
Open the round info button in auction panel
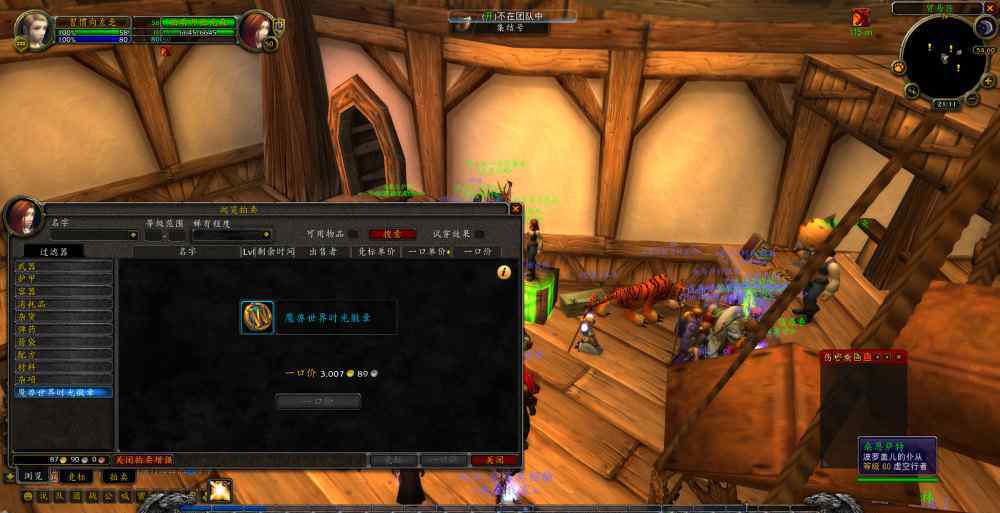coord(504,271)
